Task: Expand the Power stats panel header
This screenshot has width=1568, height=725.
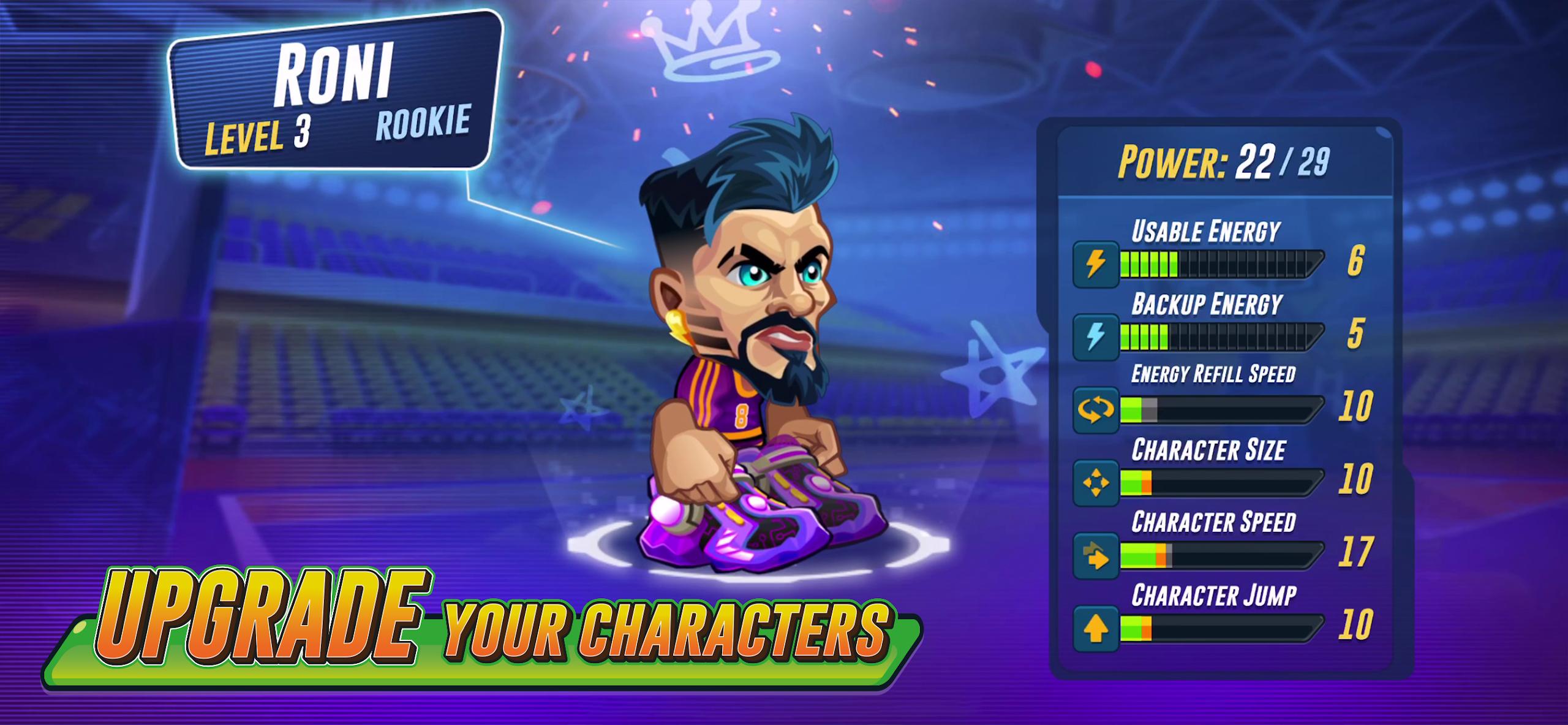Action: [1225, 164]
